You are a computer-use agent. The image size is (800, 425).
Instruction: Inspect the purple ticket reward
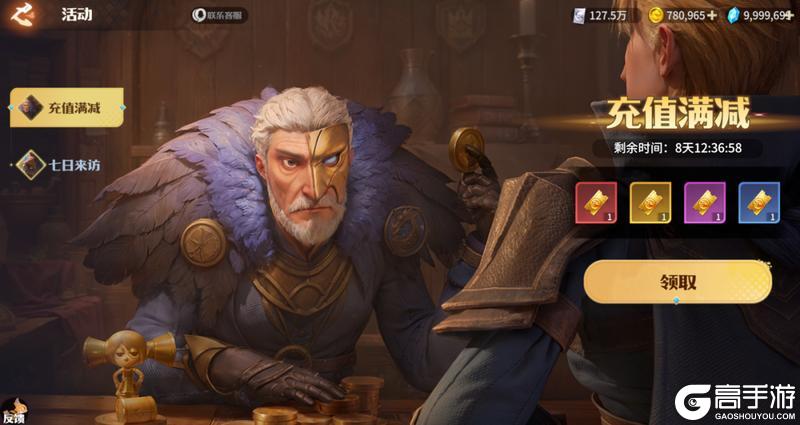click(704, 203)
